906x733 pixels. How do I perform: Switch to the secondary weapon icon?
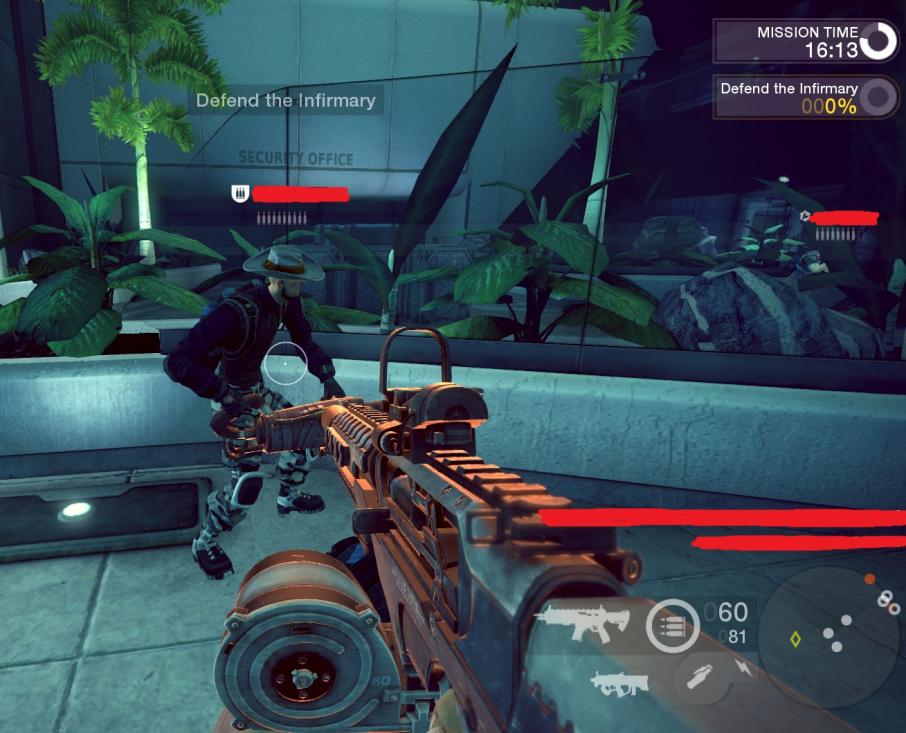620,683
